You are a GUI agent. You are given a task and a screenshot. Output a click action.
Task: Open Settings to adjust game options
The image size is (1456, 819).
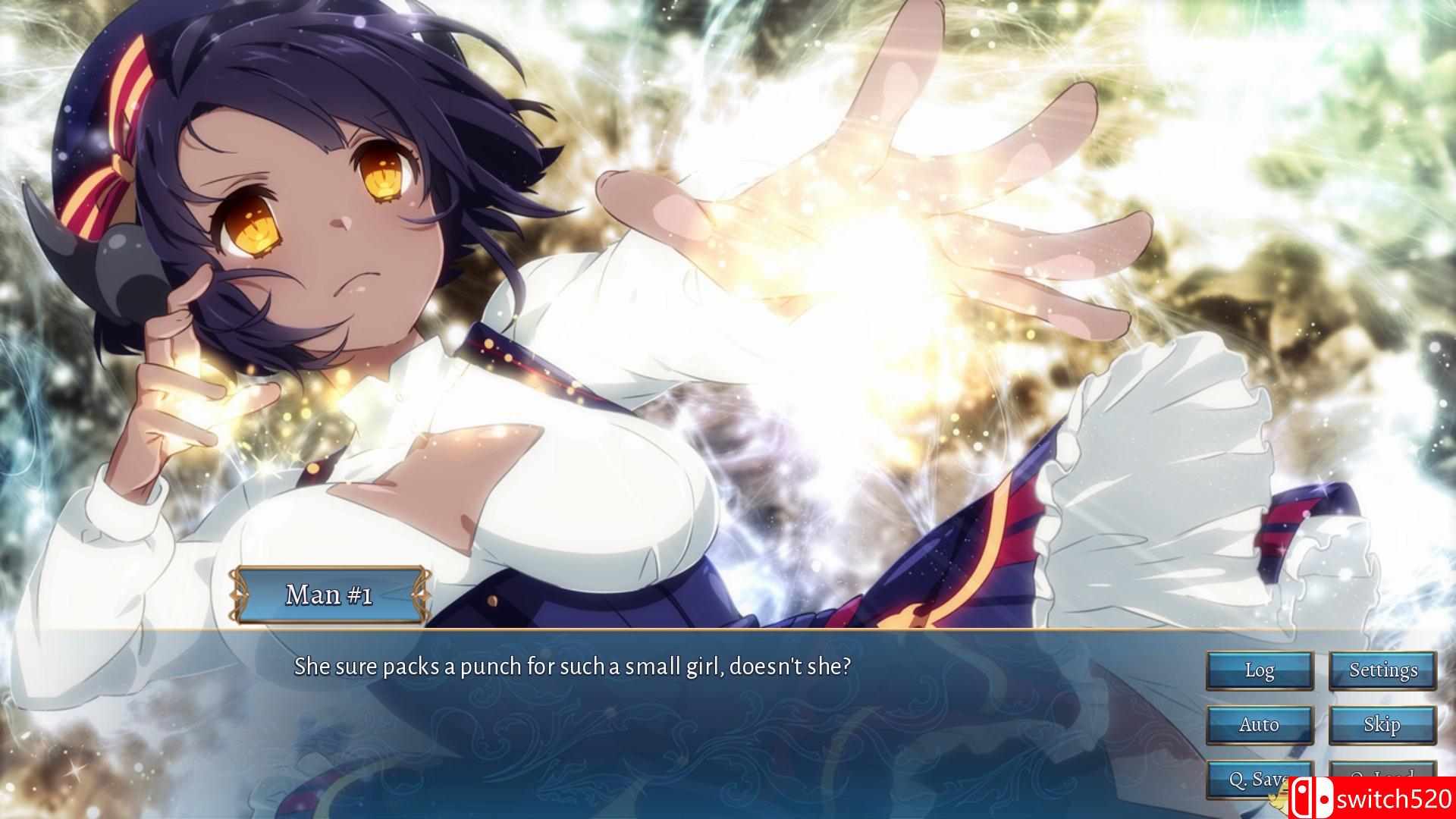pyautogui.click(x=1382, y=670)
